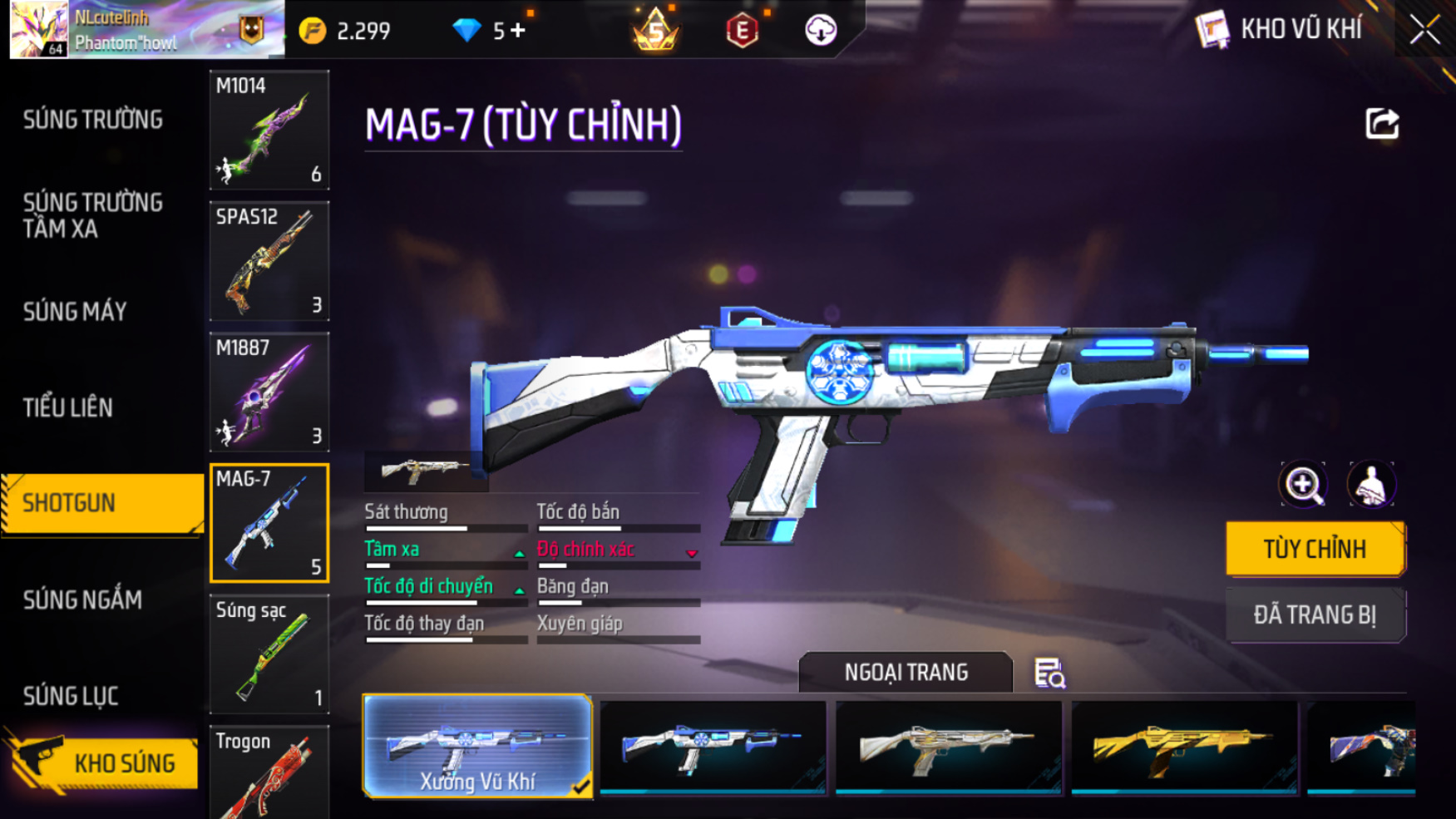Choose the Súng Ngắm category
The height and width of the screenshot is (819, 1456).
[x=82, y=599]
